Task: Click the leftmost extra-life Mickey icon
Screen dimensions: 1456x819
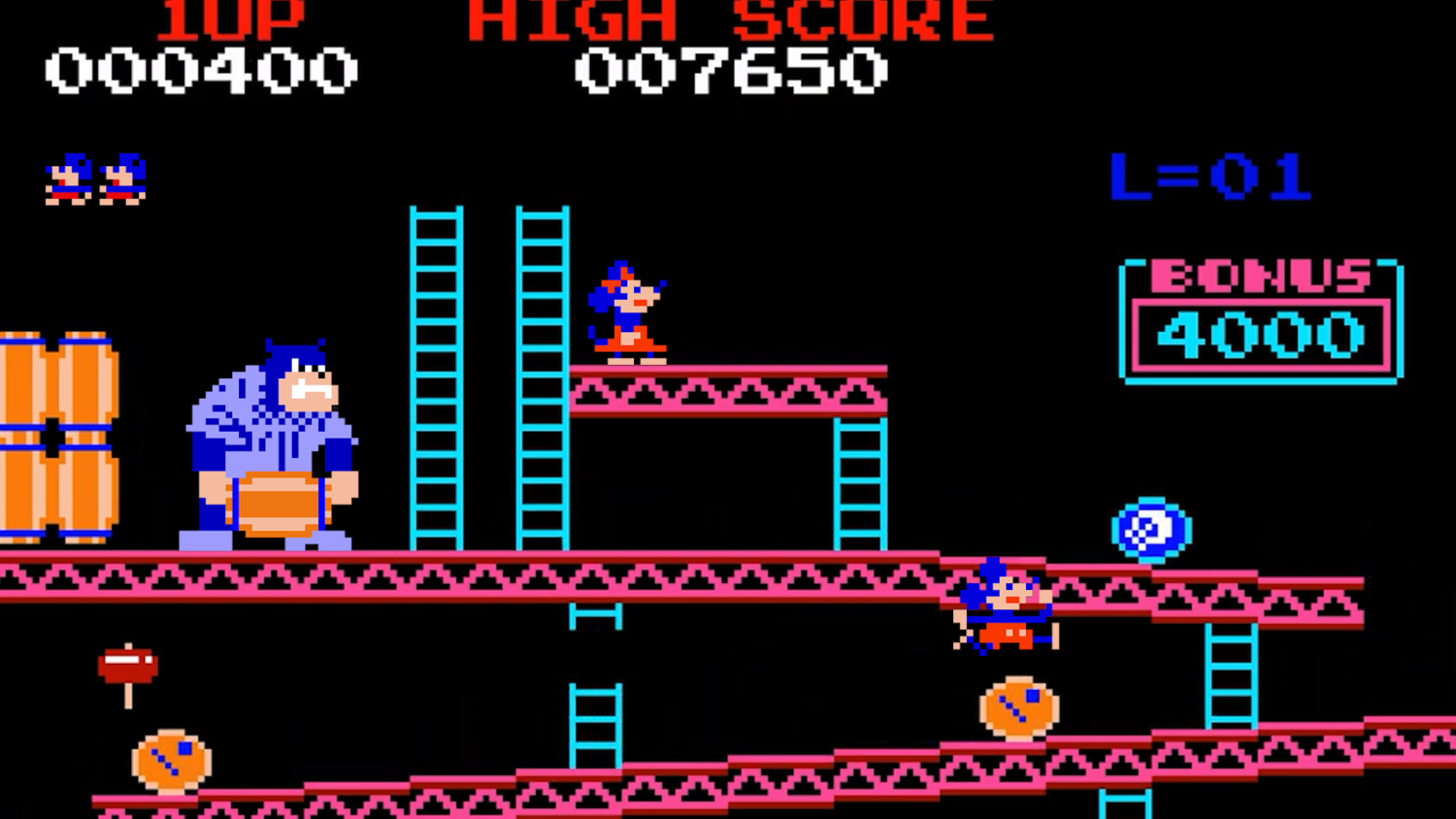Action: tap(68, 180)
